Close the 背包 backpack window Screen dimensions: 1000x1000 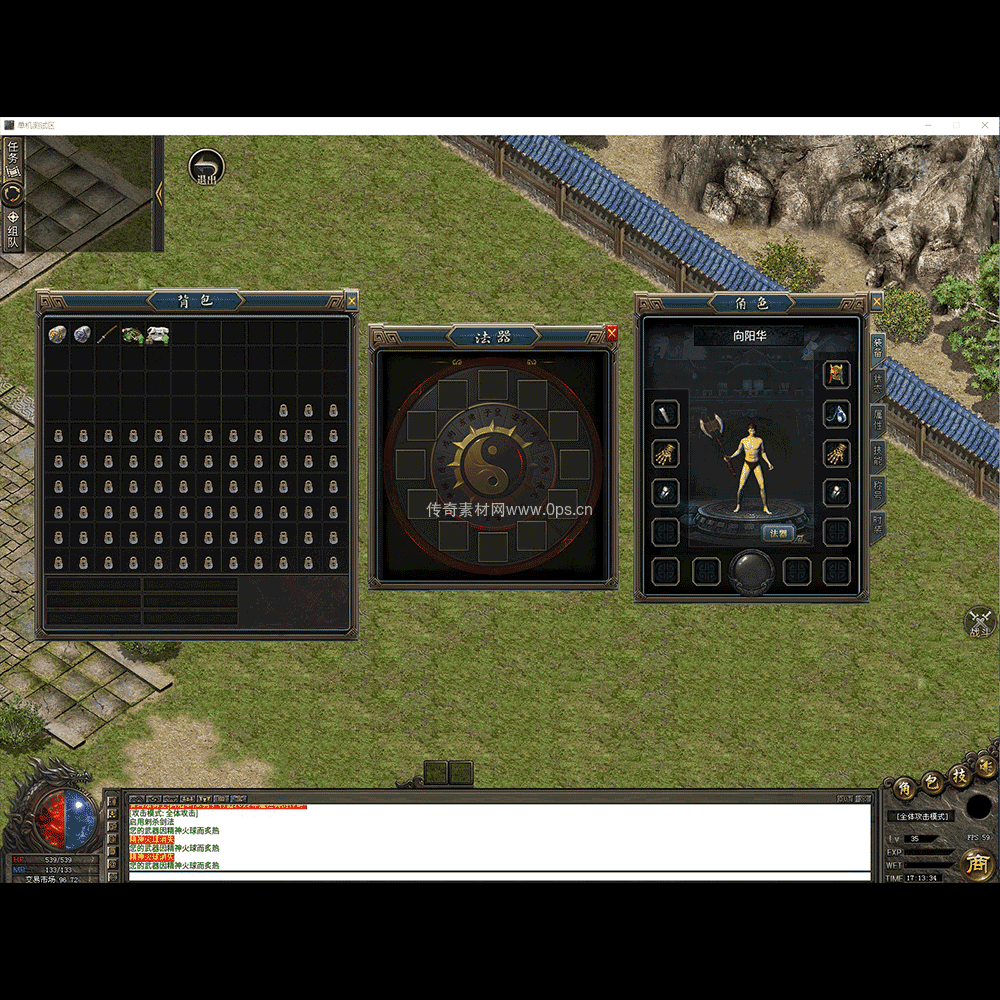351,299
